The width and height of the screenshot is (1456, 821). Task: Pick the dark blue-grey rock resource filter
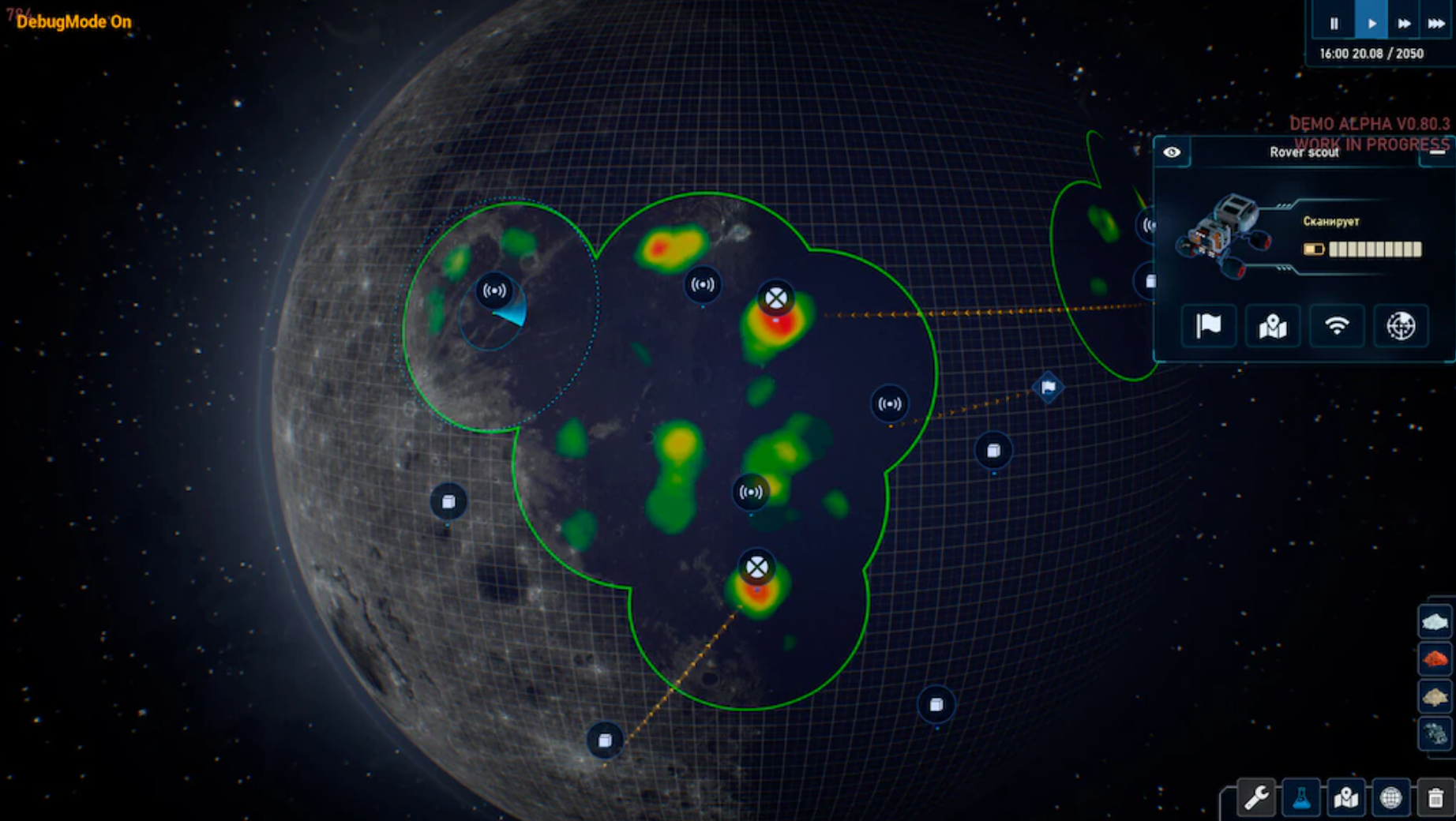(x=1435, y=734)
